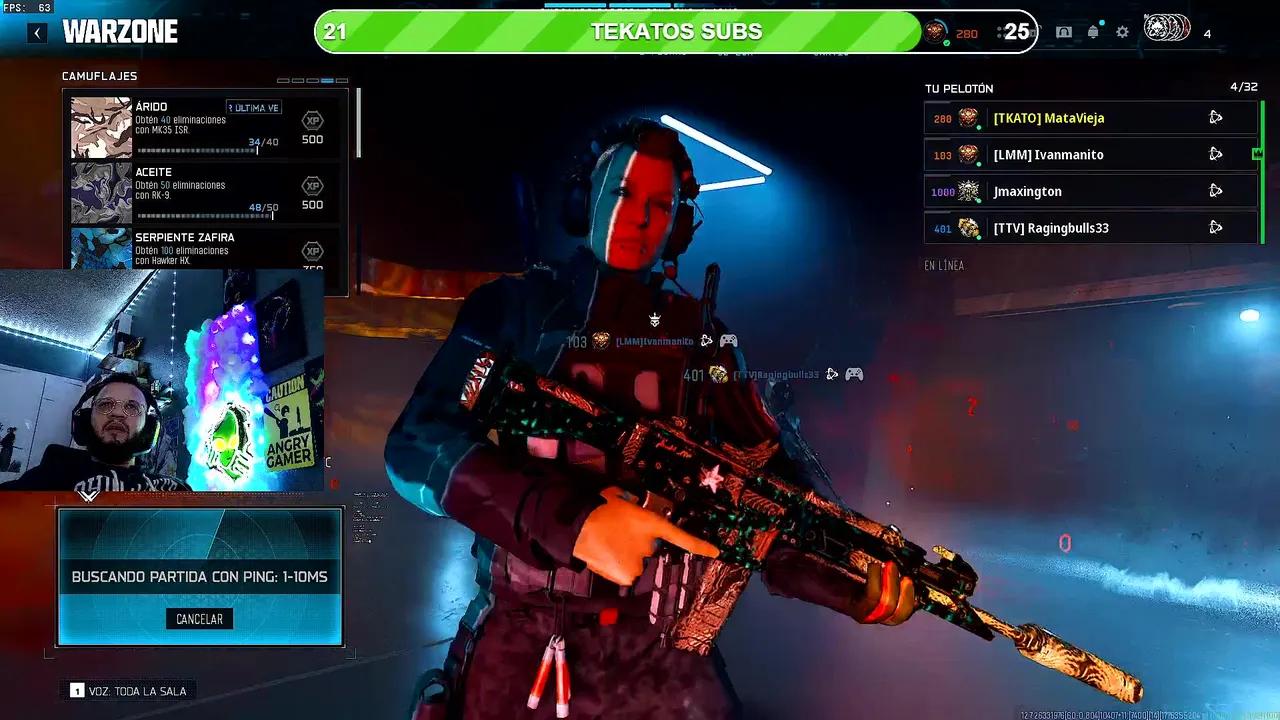The width and height of the screenshot is (1280, 720).
Task: Click the [TTV] Ragingbulls33 platoon entry
Action: 1060,228
